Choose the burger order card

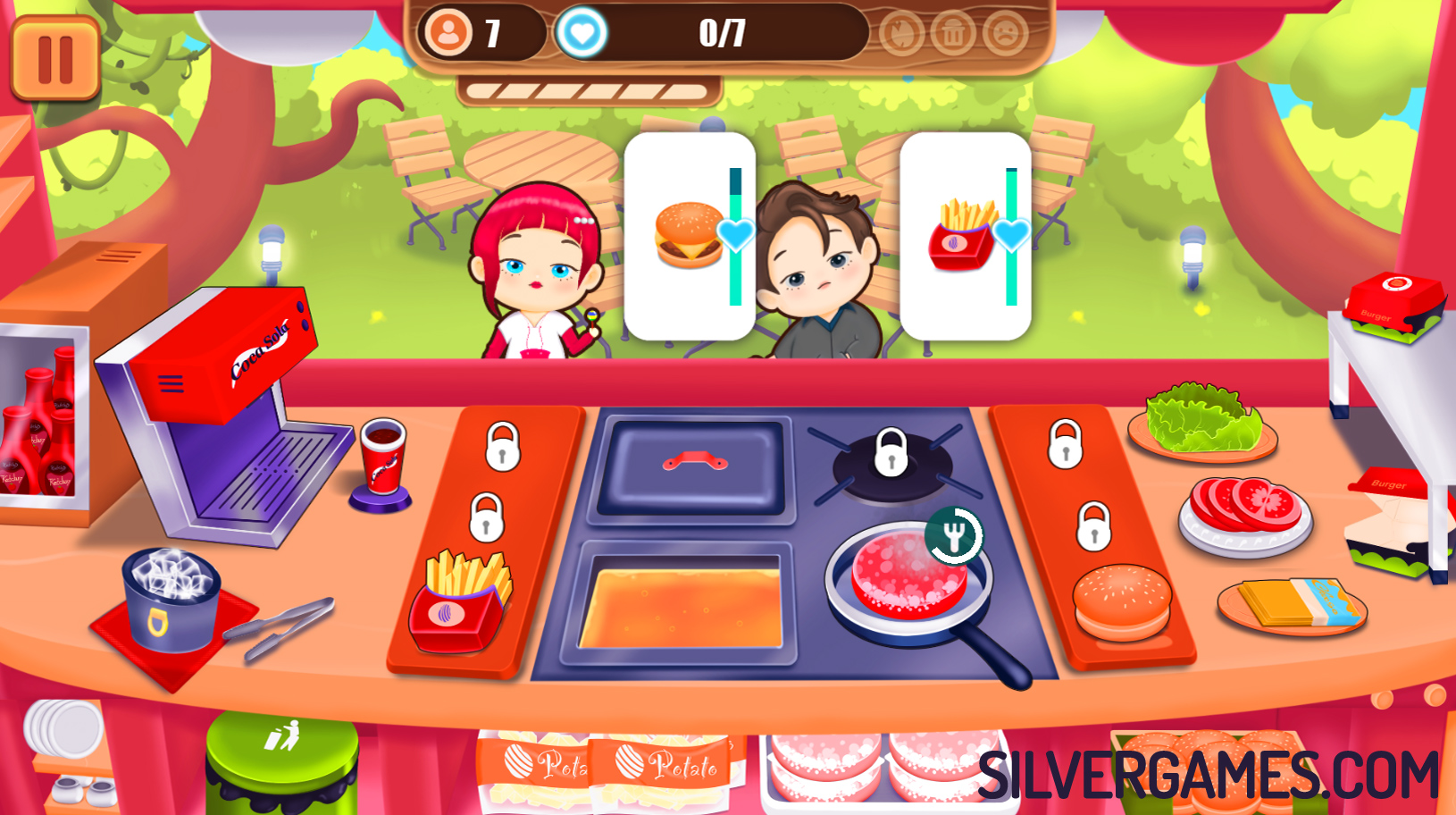pyautogui.click(x=690, y=236)
